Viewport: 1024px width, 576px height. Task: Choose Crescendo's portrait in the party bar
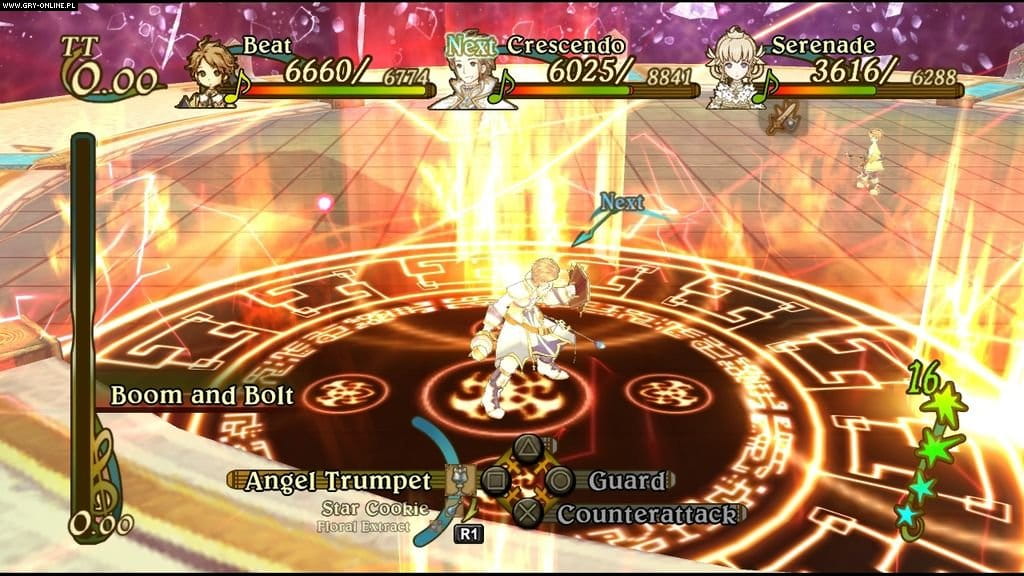472,73
